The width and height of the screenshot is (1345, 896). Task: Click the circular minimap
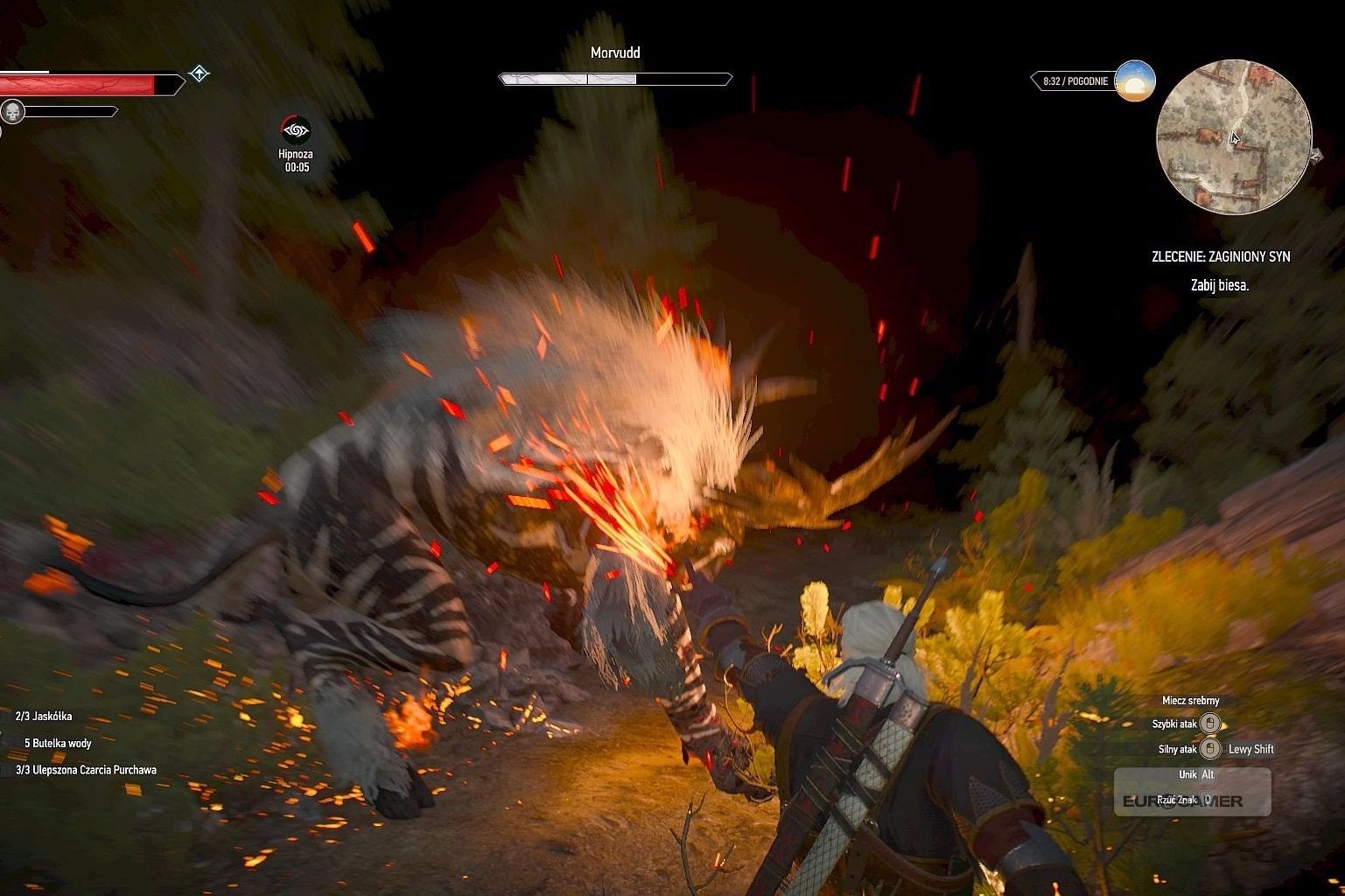[1234, 136]
